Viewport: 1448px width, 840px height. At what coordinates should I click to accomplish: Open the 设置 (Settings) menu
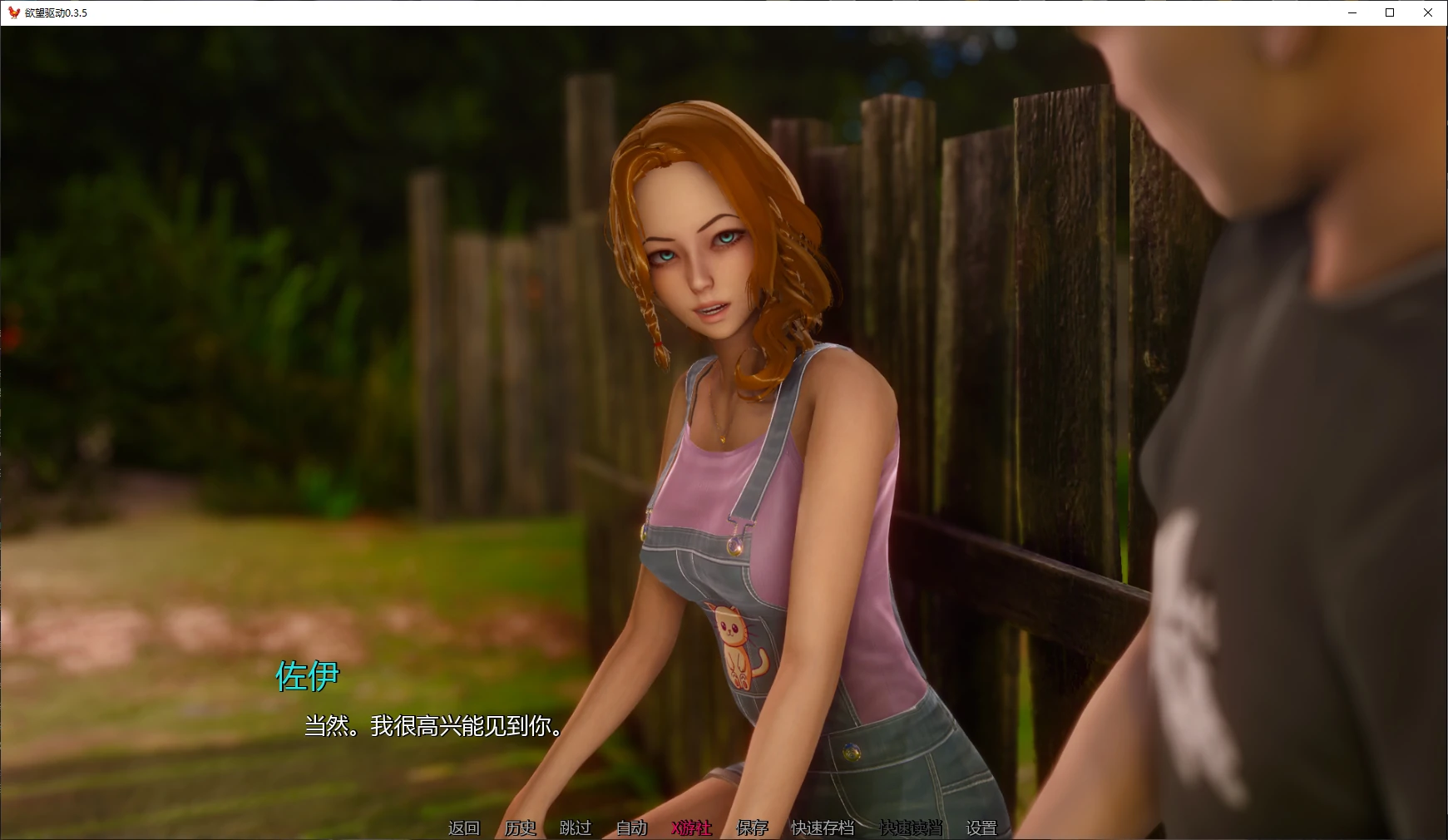coord(981,828)
